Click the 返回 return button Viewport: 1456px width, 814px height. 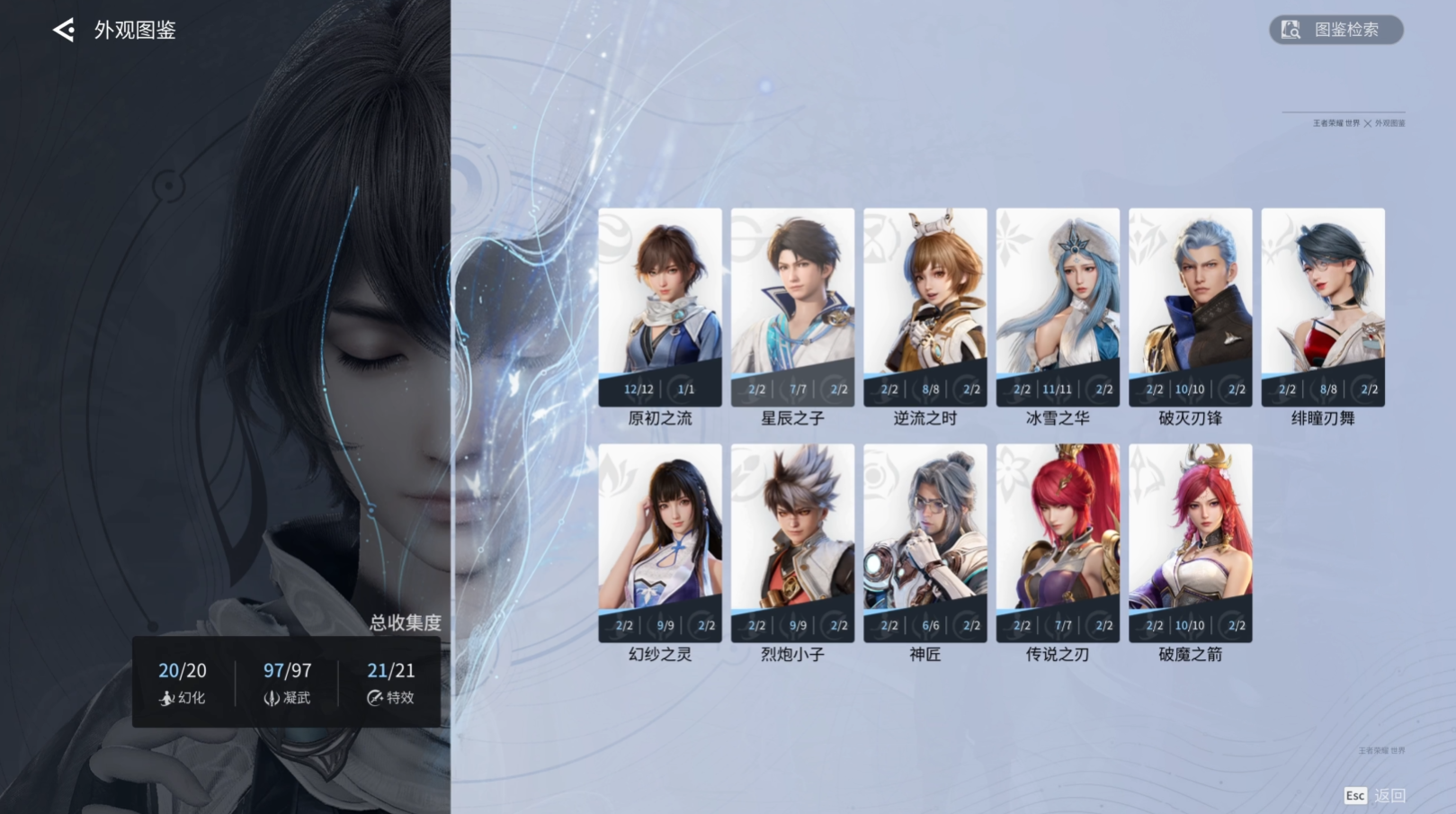[x=1375, y=795]
